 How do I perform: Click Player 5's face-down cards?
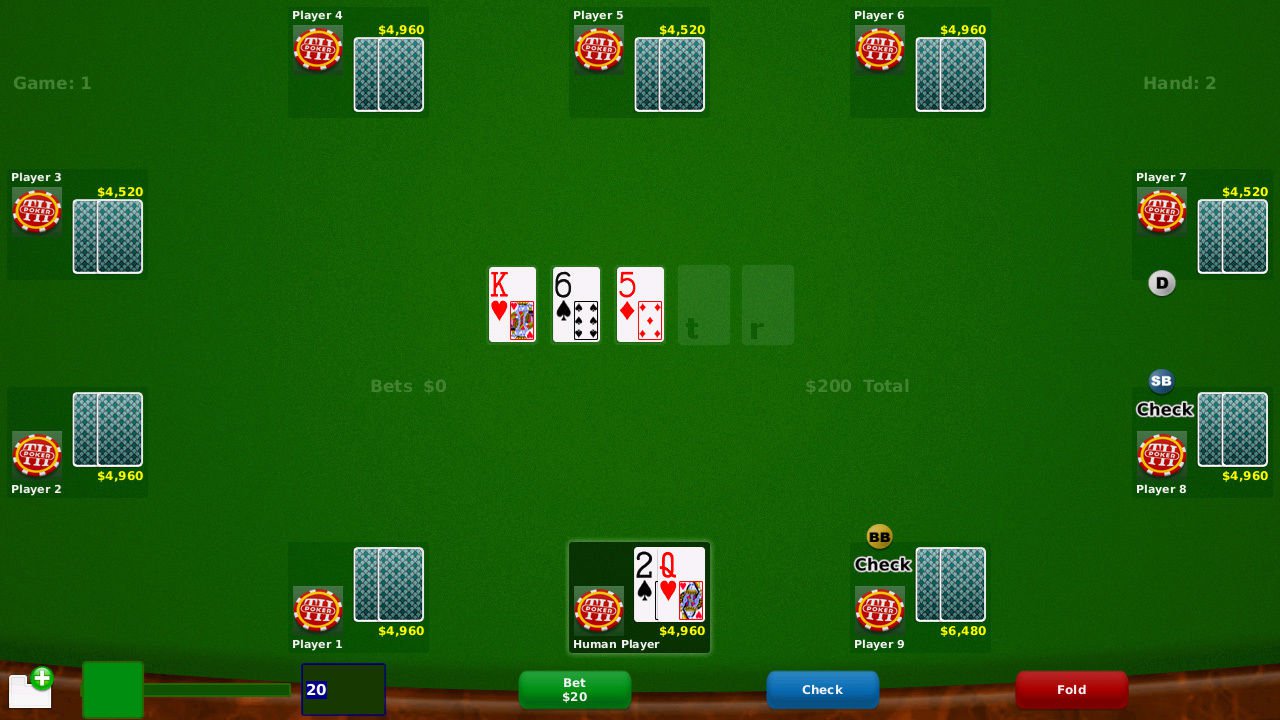pyautogui.click(x=669, y=74)
